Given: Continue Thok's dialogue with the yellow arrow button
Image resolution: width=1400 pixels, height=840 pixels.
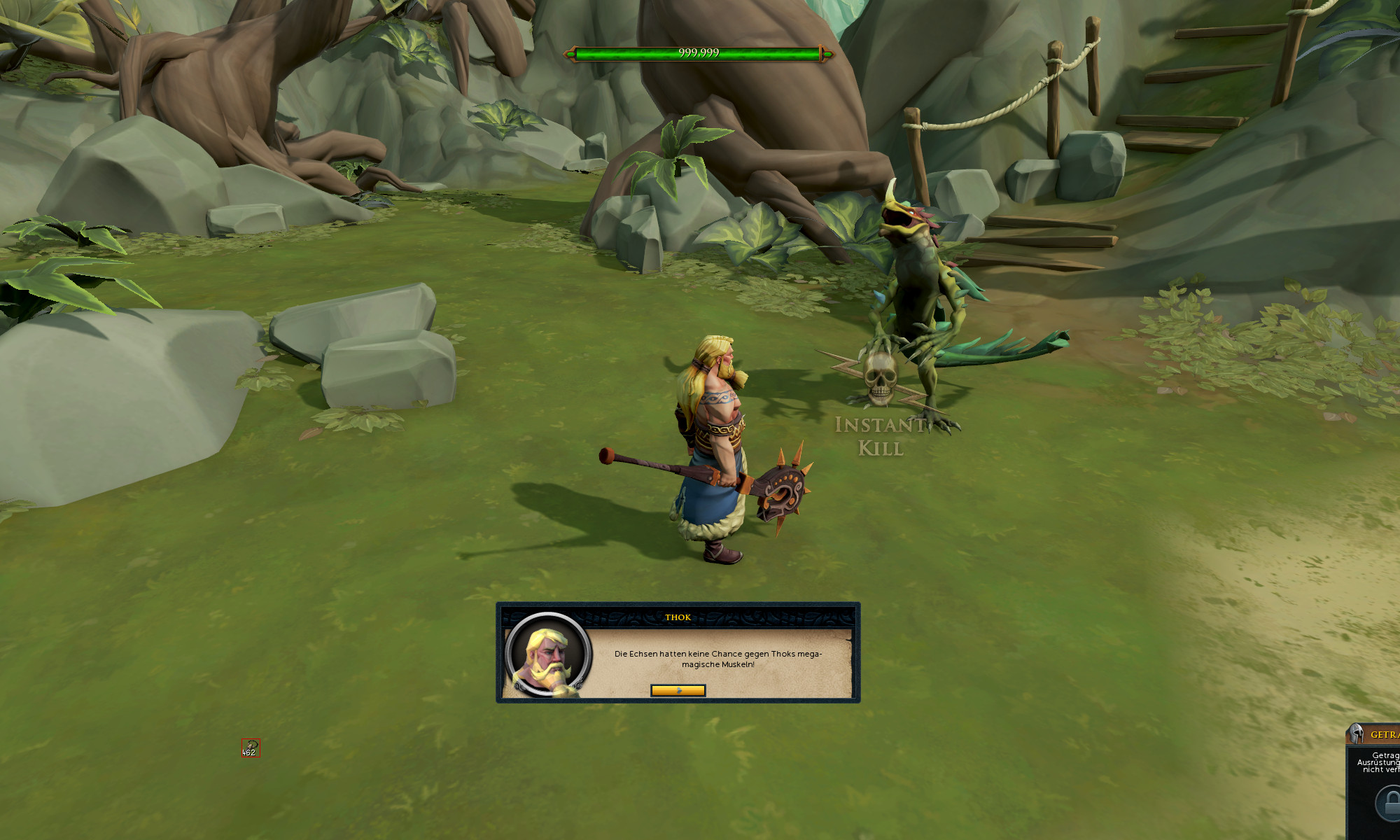Looking at the screenshot, I should point(678,691).
